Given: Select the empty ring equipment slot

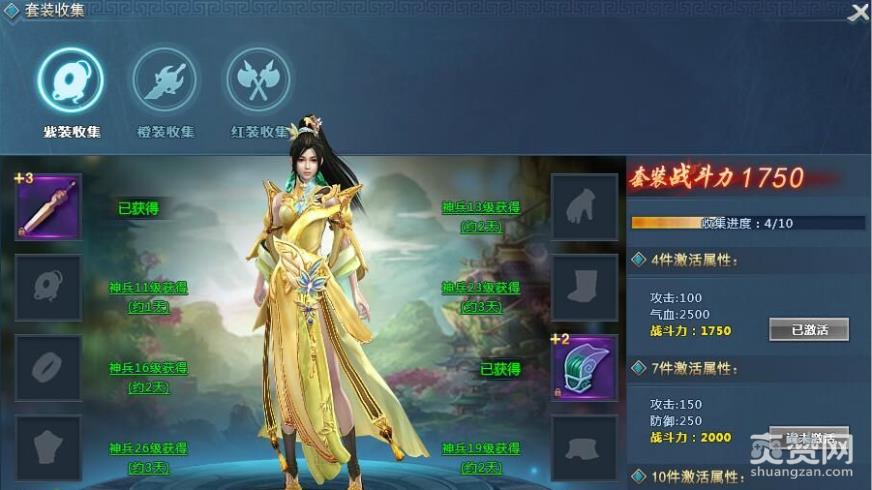Looking at the screenshot, I should (x=48, y=367).
